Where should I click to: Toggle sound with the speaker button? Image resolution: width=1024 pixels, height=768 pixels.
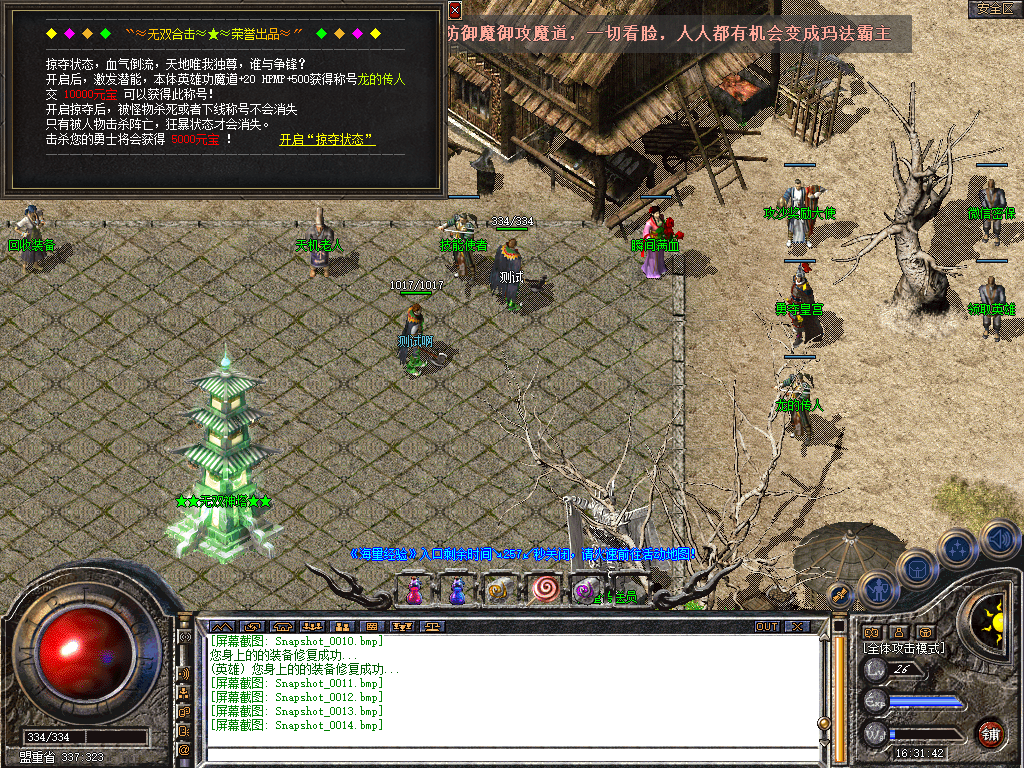point(999,540)
